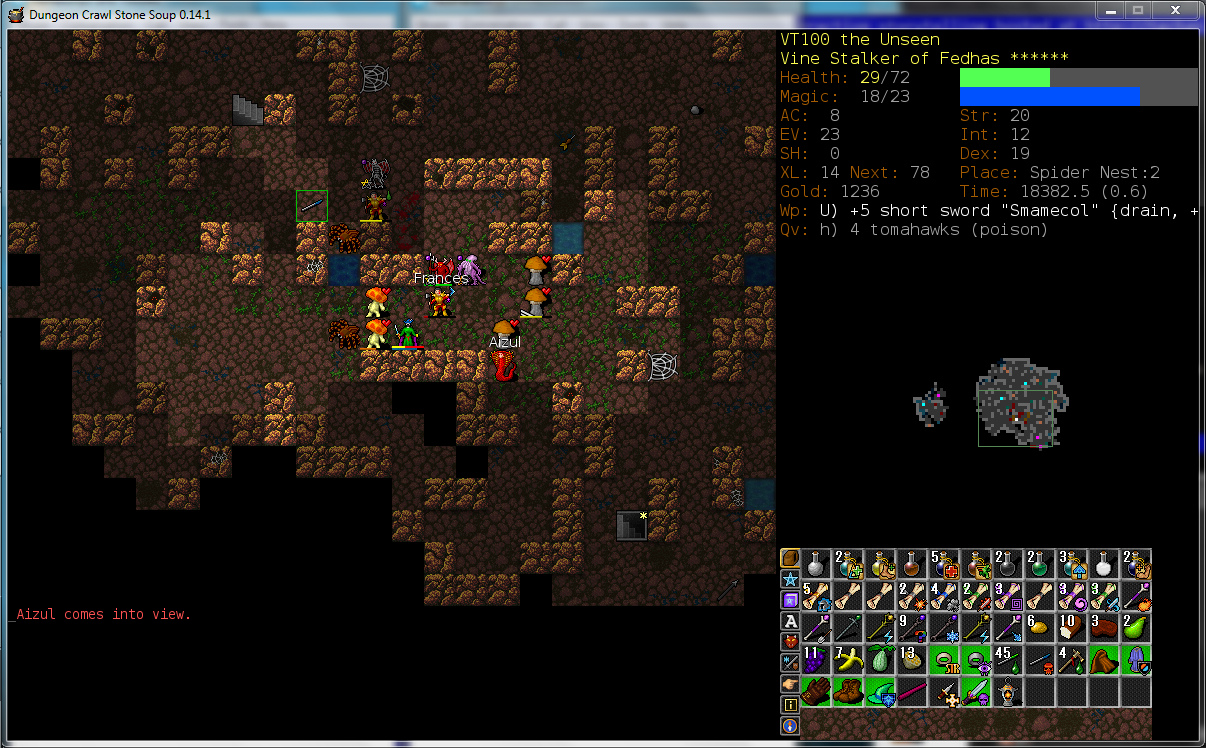This screenshot has height=748, width=1206.
Task: Select the equipped short sword with skull
Action: point(975,691)
